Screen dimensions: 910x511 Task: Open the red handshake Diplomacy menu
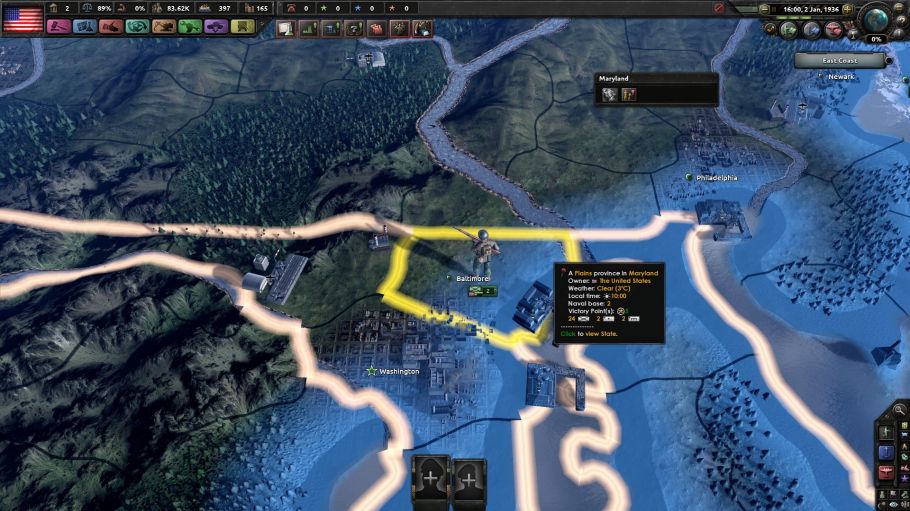(x=111, y=27)
